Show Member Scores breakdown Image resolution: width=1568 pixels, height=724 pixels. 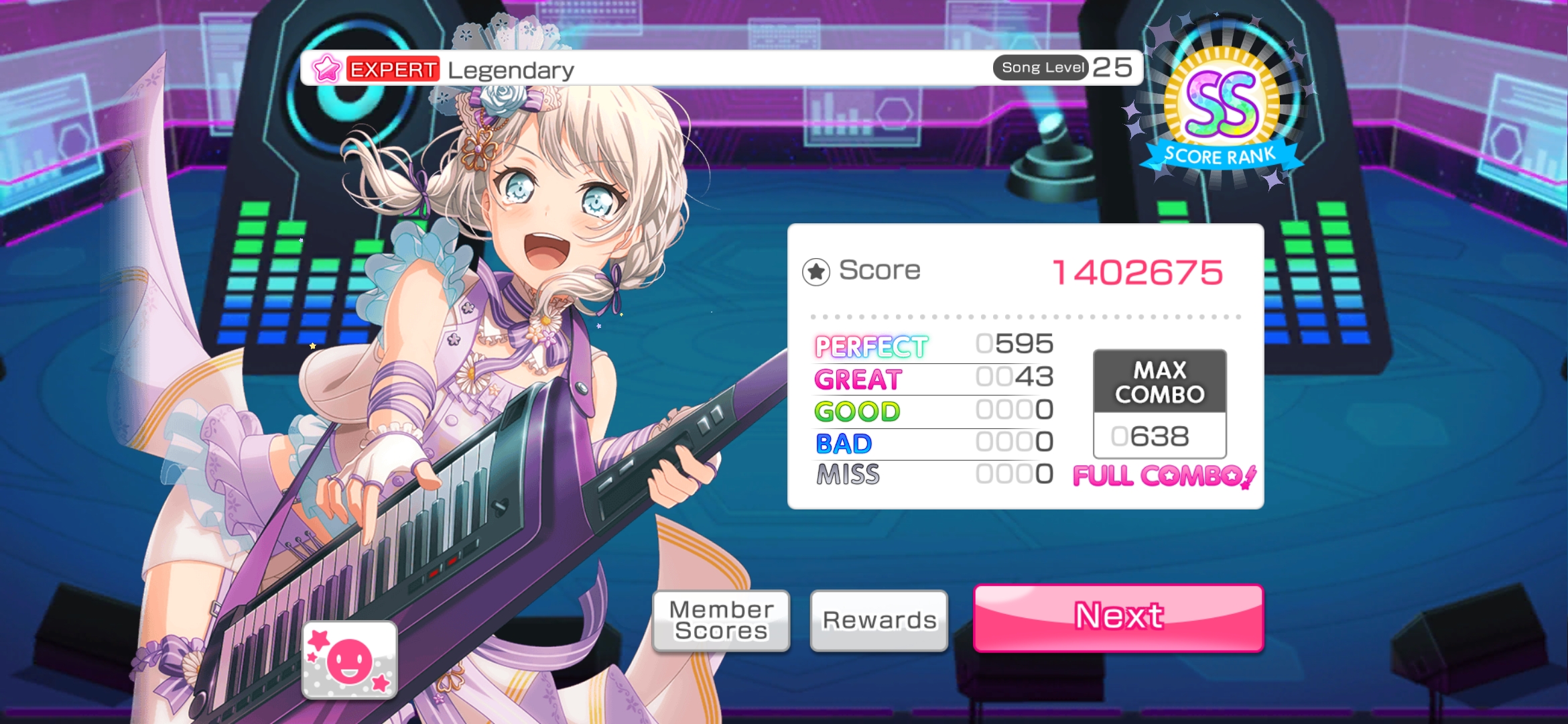click(721, 621)
